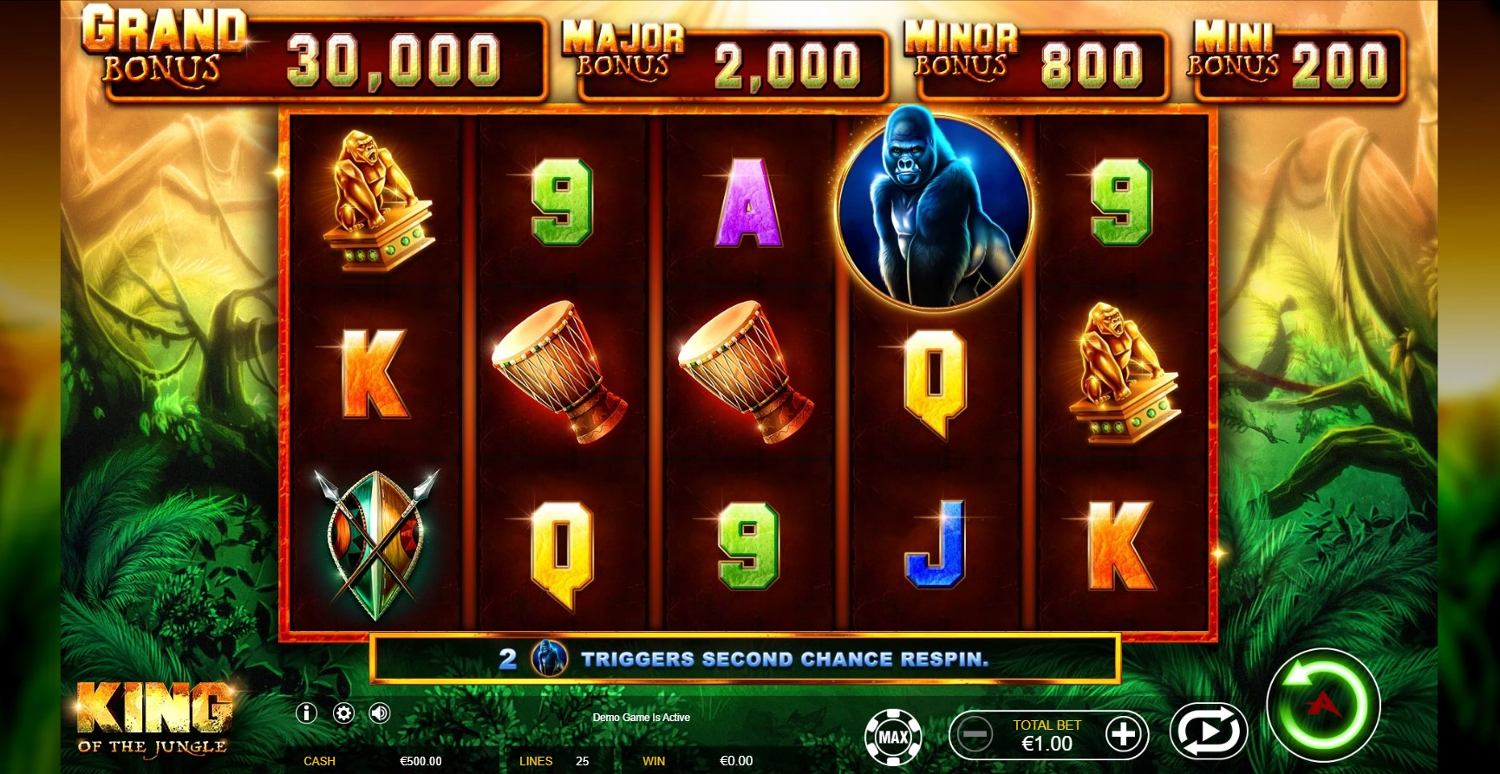This screenshot has height=774, width=1500.
Task: Decrease total bet with the minus button
Action: pyautogui.click(x=974, y=735)
